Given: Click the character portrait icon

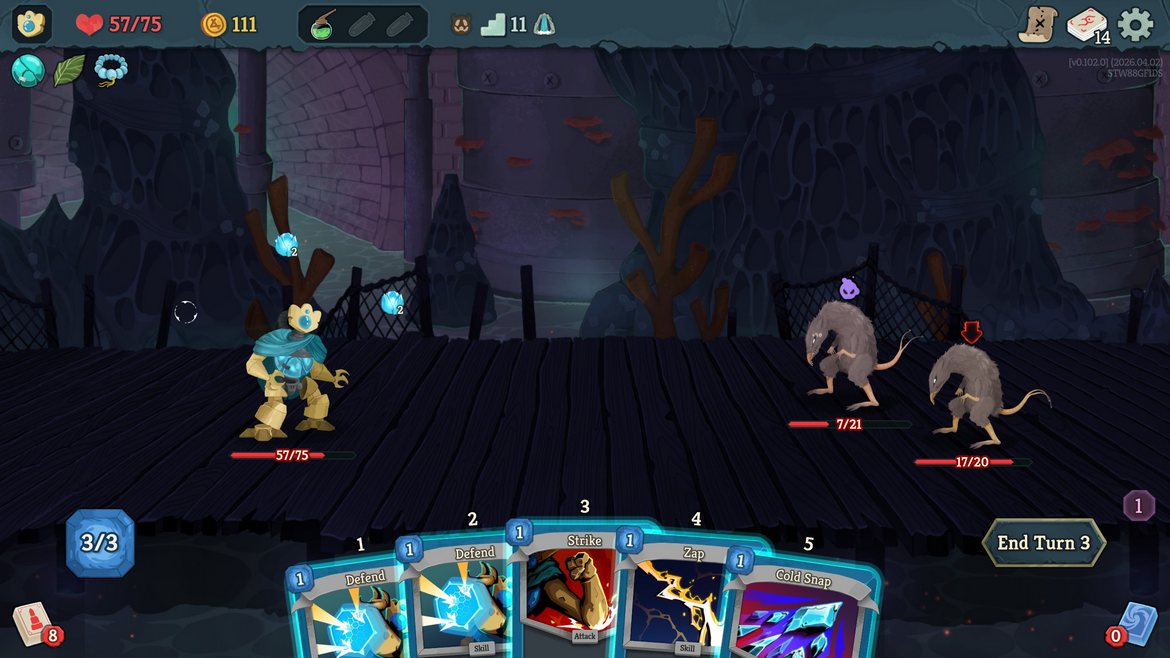Looking at the screenshot, I should point(32,24).
